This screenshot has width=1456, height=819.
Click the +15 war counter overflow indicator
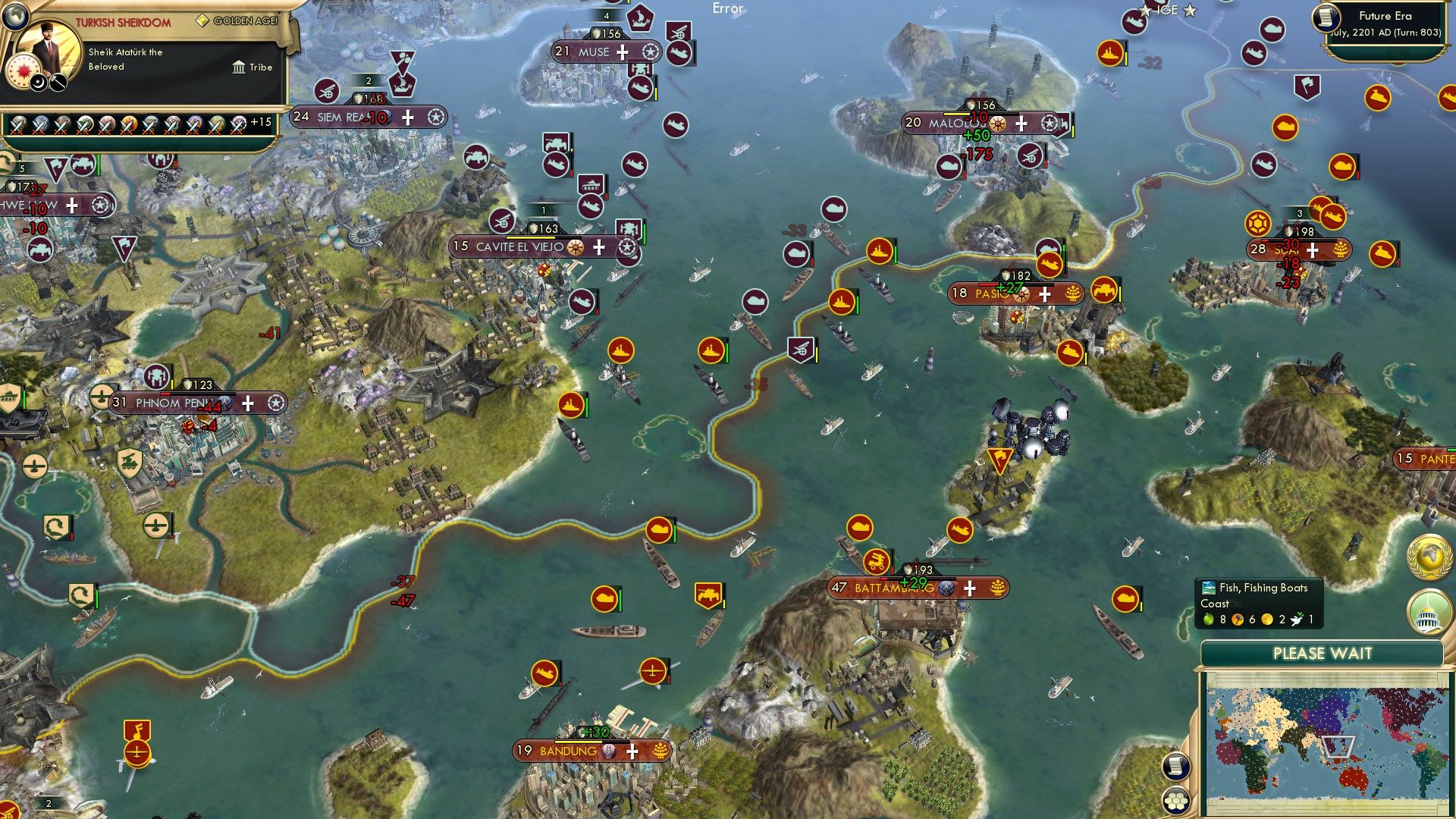point(254,123)
